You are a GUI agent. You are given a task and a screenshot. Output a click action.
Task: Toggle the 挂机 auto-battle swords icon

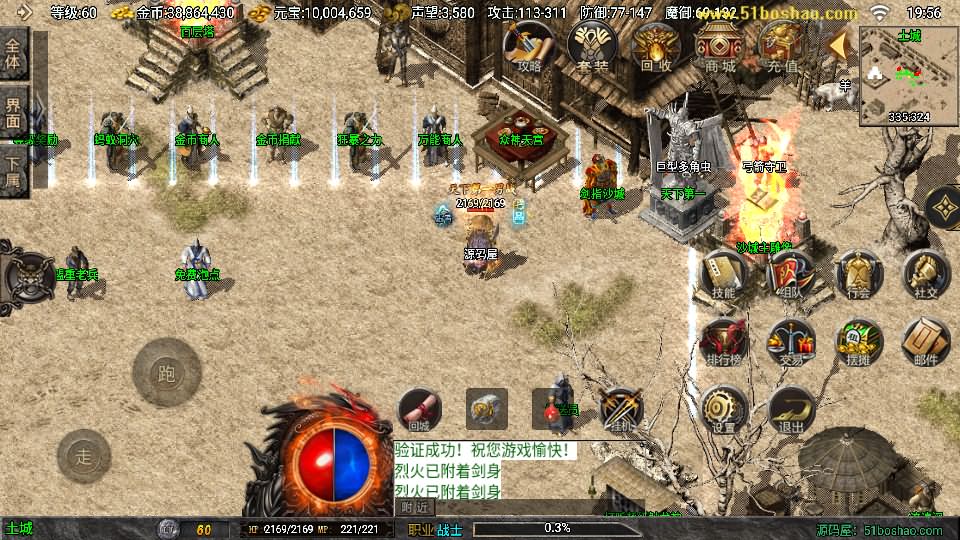coord(621,409)
